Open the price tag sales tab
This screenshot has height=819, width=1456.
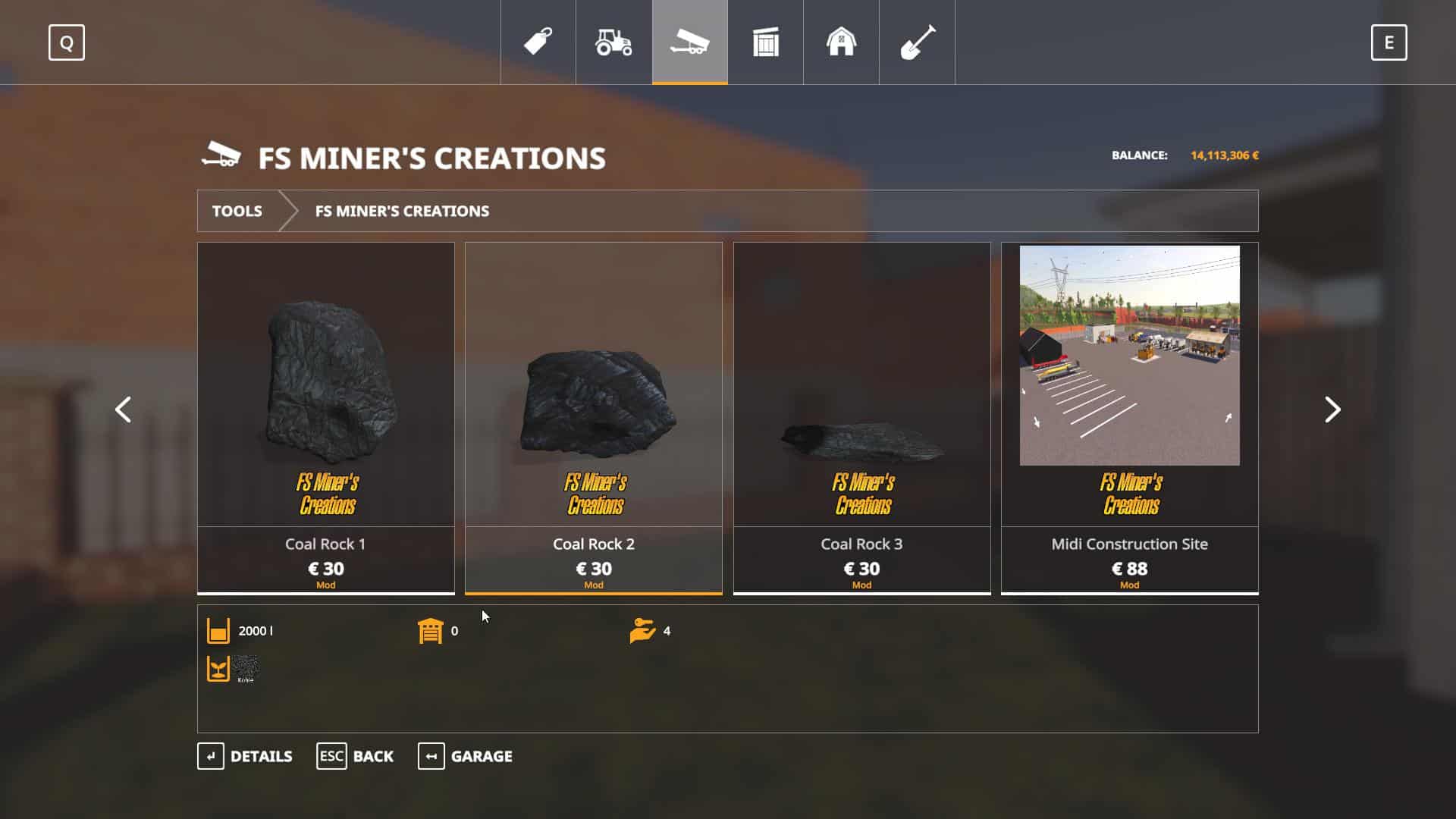coord(538,42)
